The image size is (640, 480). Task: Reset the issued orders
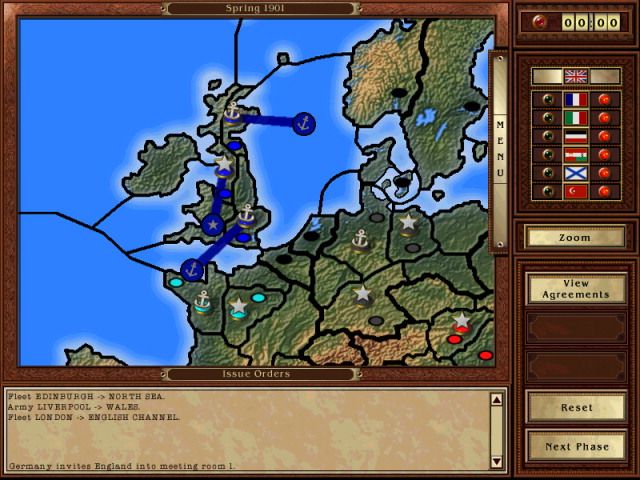(575, 407)
